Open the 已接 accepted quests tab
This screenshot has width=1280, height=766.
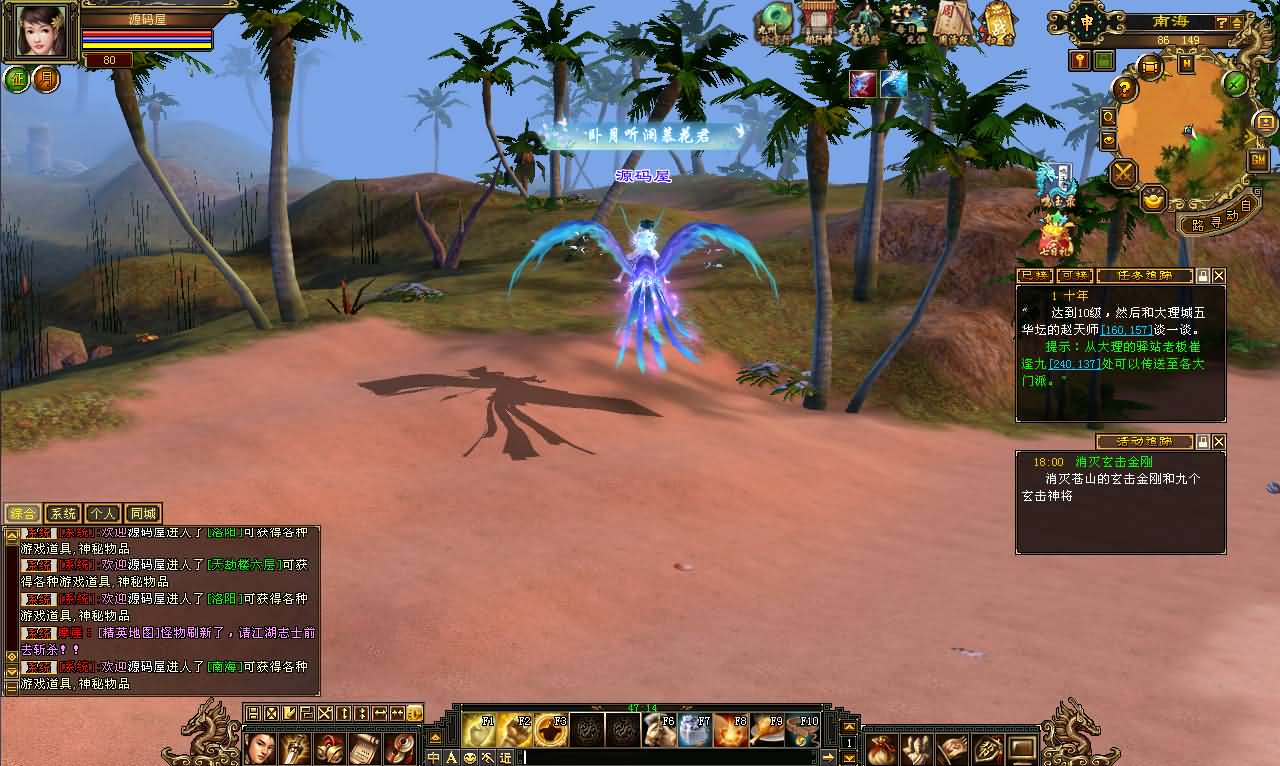point(1034,275)
